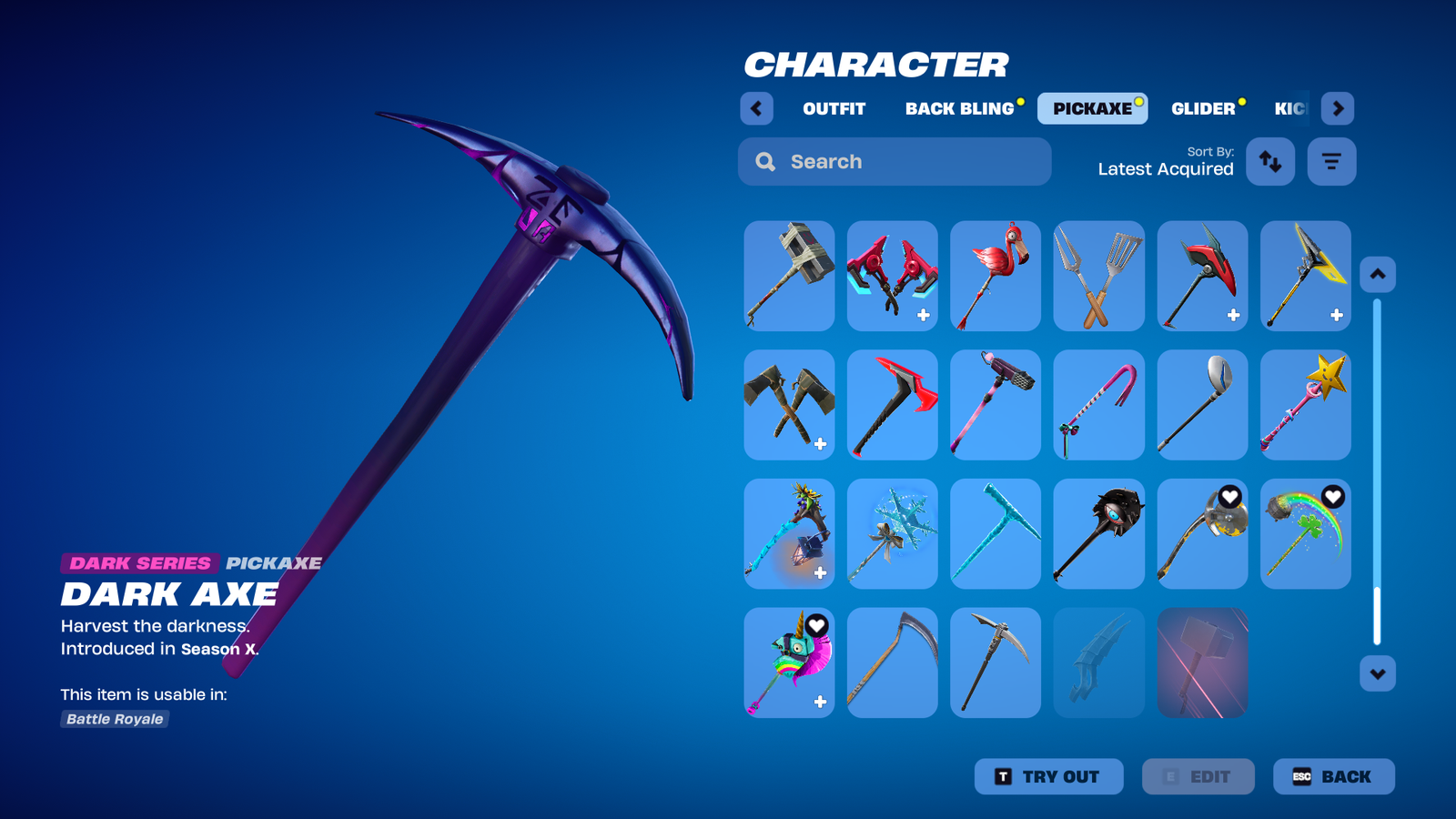
Task: Show previous locker categories with left arrow
Action: tap(756, 108)
